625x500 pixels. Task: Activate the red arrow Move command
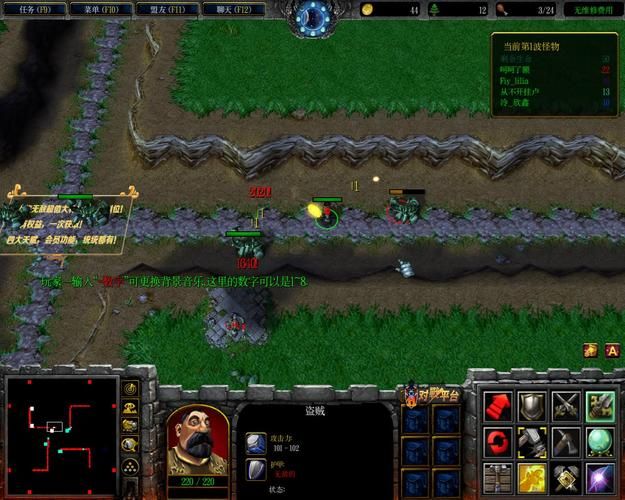(x=497, y=405)
